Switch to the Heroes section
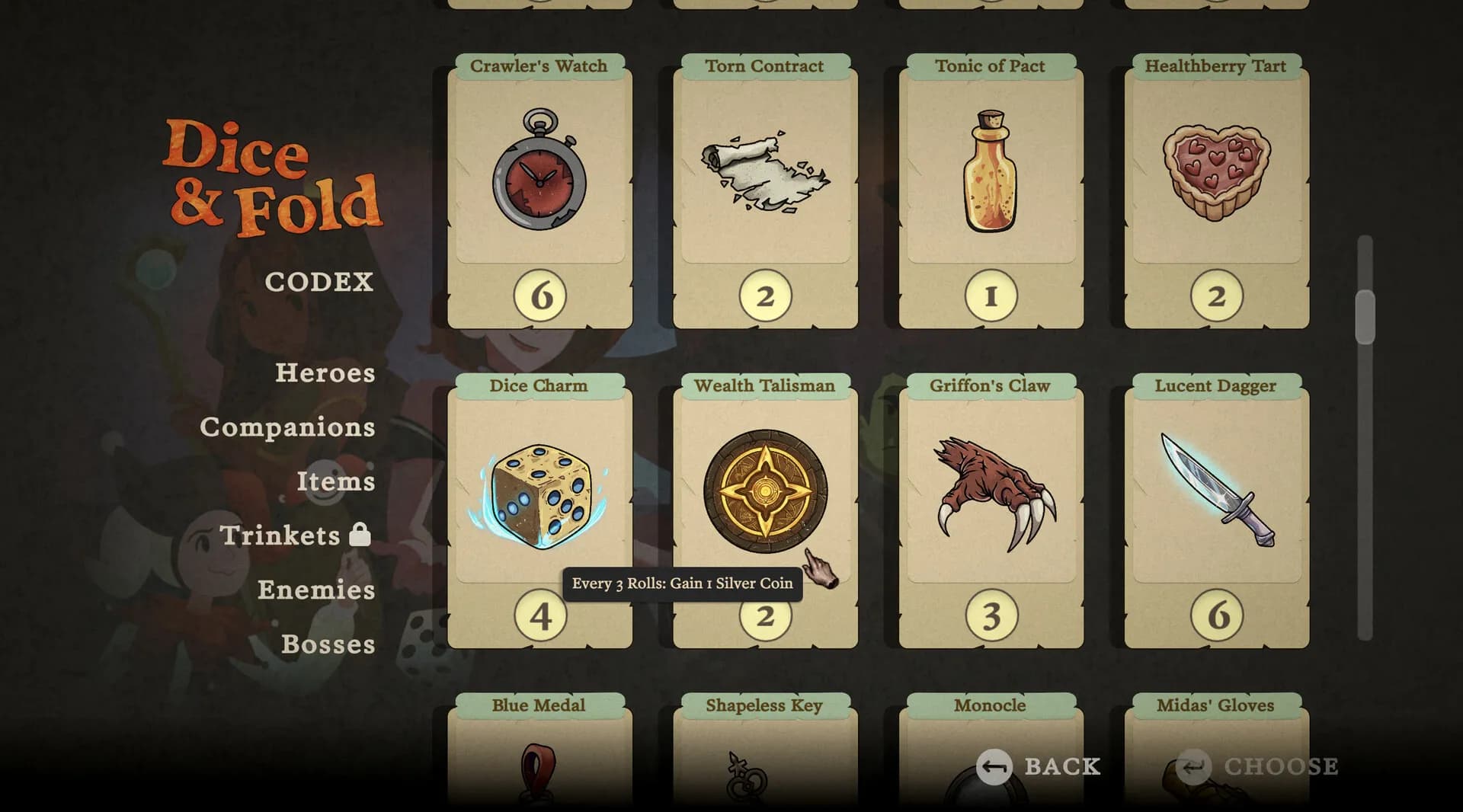The height and width of the screenshot is (812, 1463). click(325, 372)
